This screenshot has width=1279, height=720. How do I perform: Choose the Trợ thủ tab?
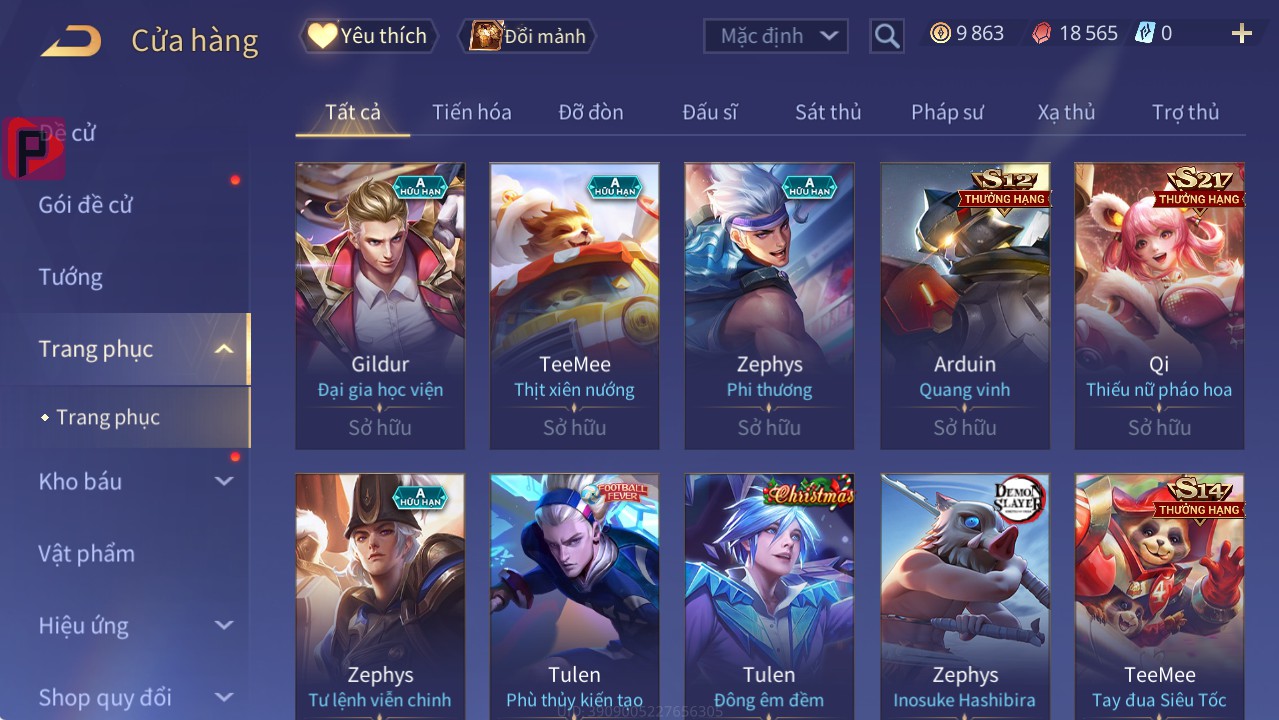[1185, 112]
